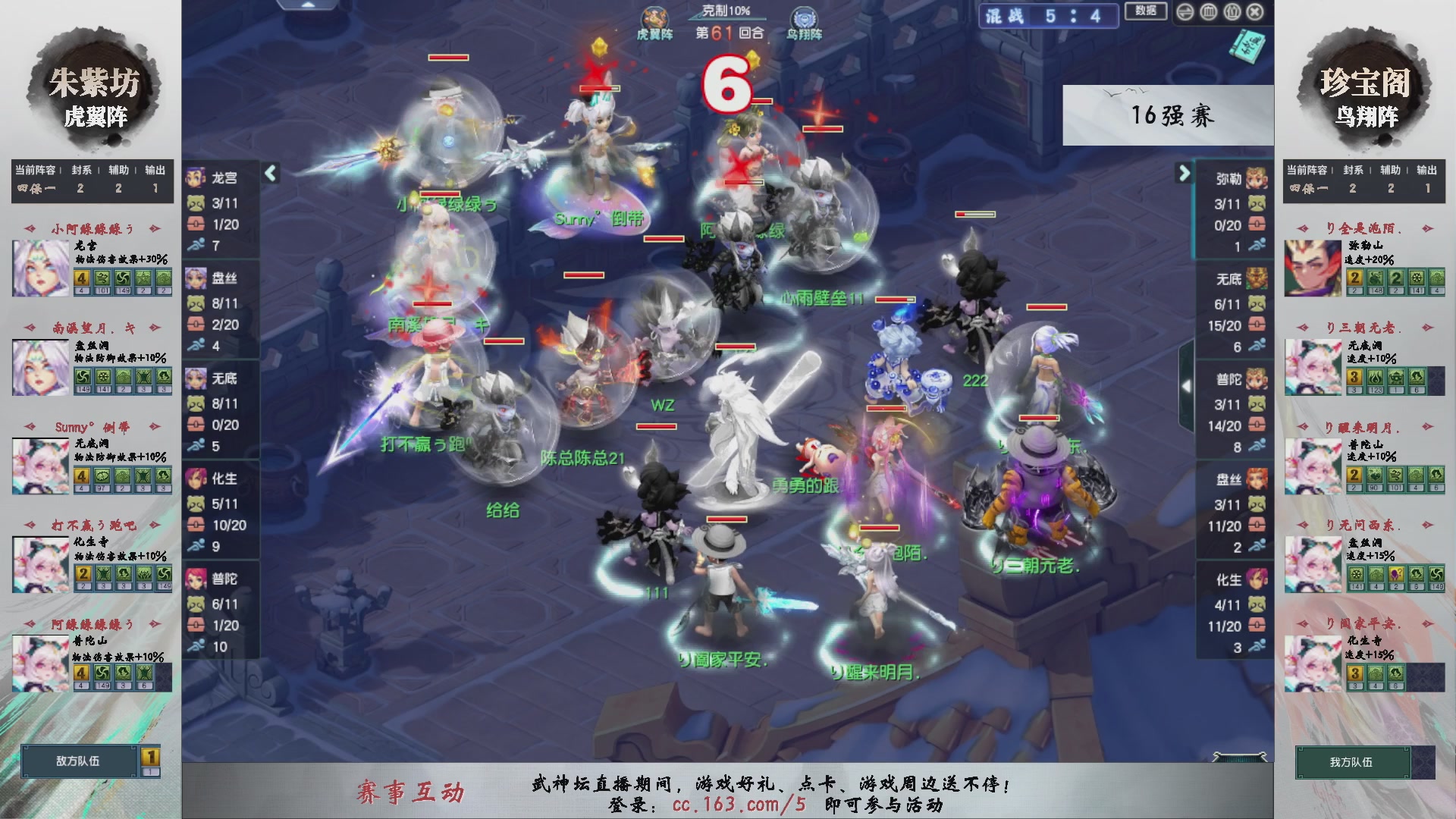Click the swap-arrows circular icon in the top-right toolbar
Screen dimensions: 1456x819
[1185, 12]
